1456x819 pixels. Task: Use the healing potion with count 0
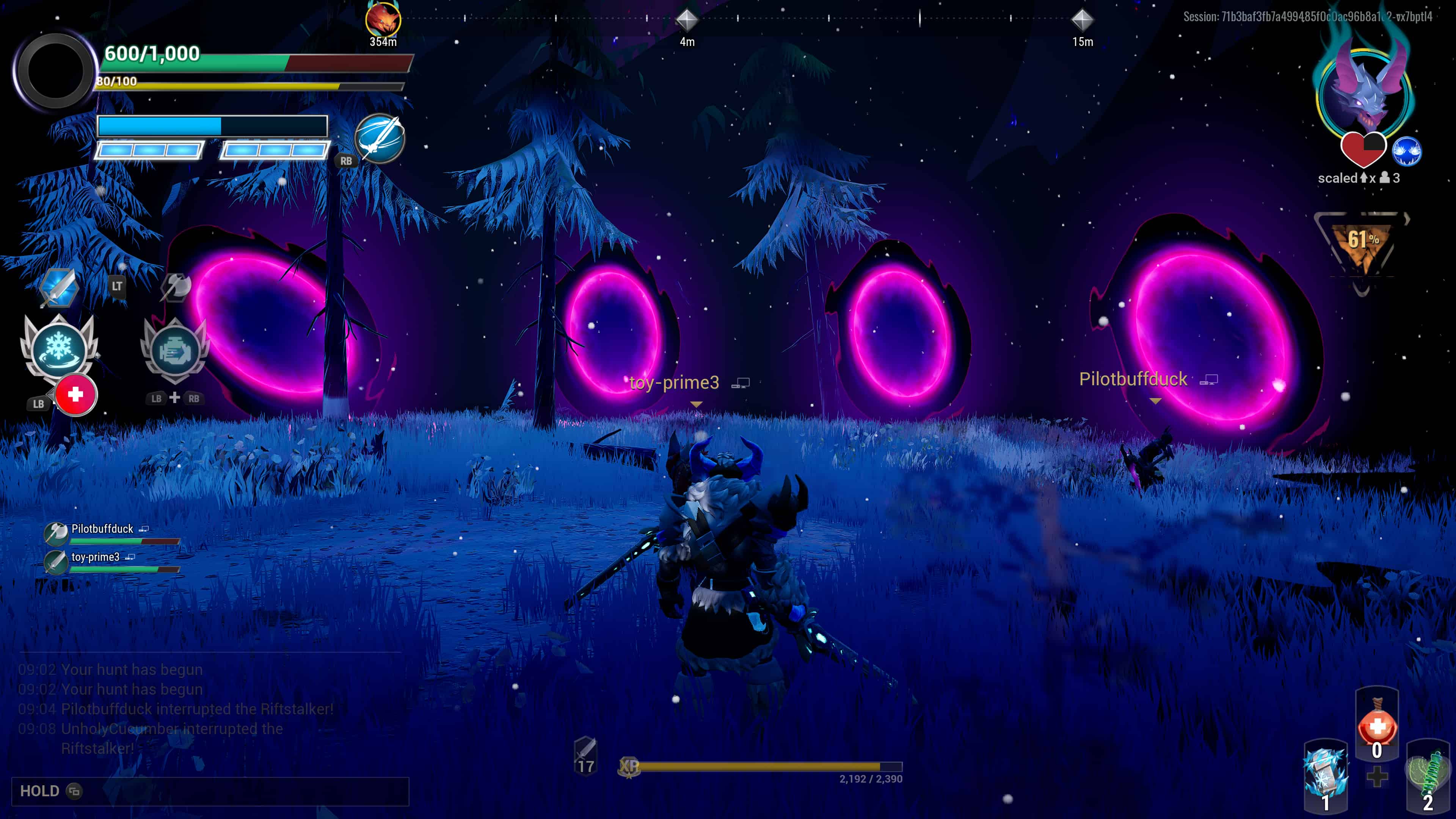point(1377,726)
